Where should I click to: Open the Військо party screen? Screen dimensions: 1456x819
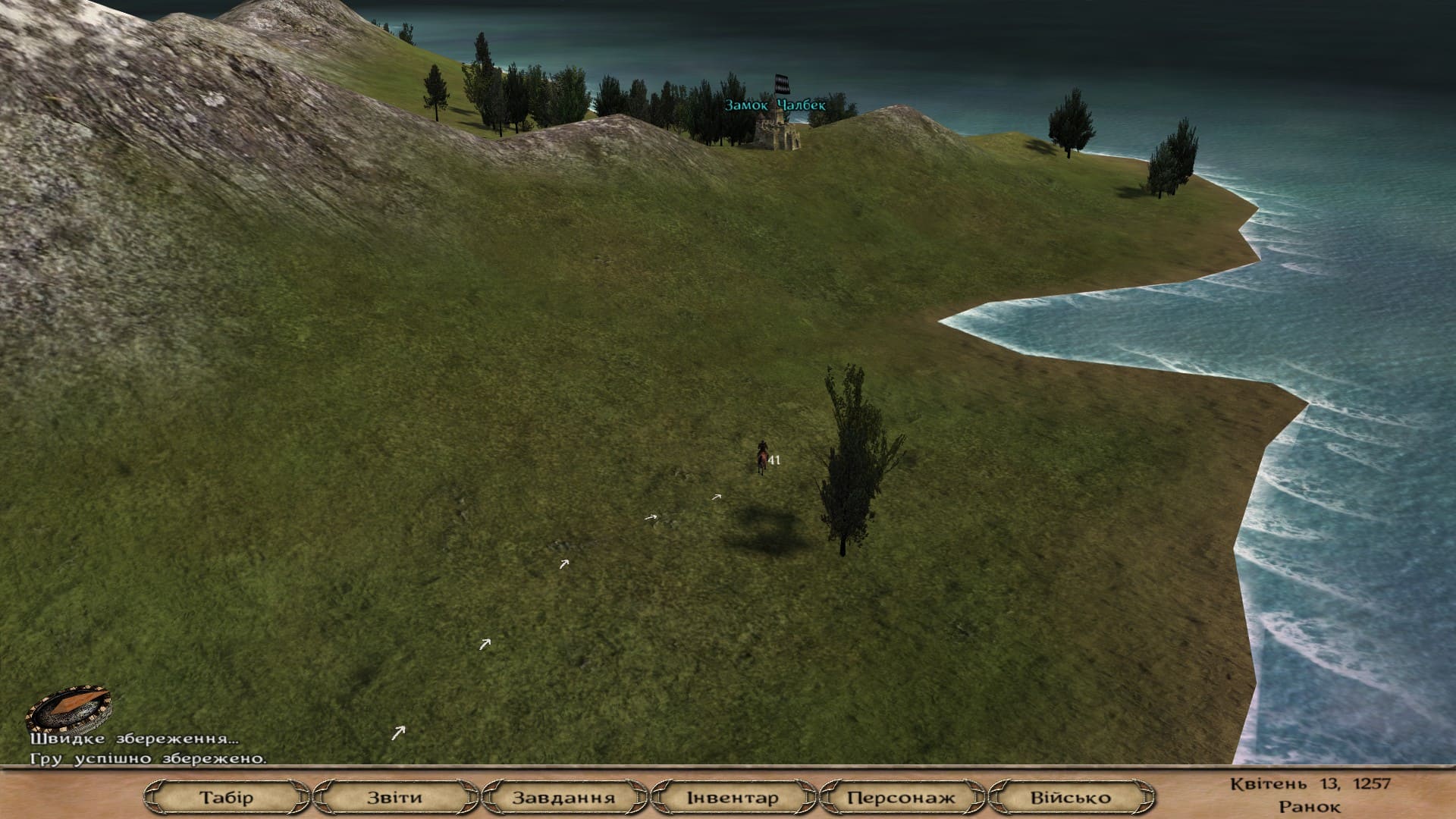[x=1070, y=797]
